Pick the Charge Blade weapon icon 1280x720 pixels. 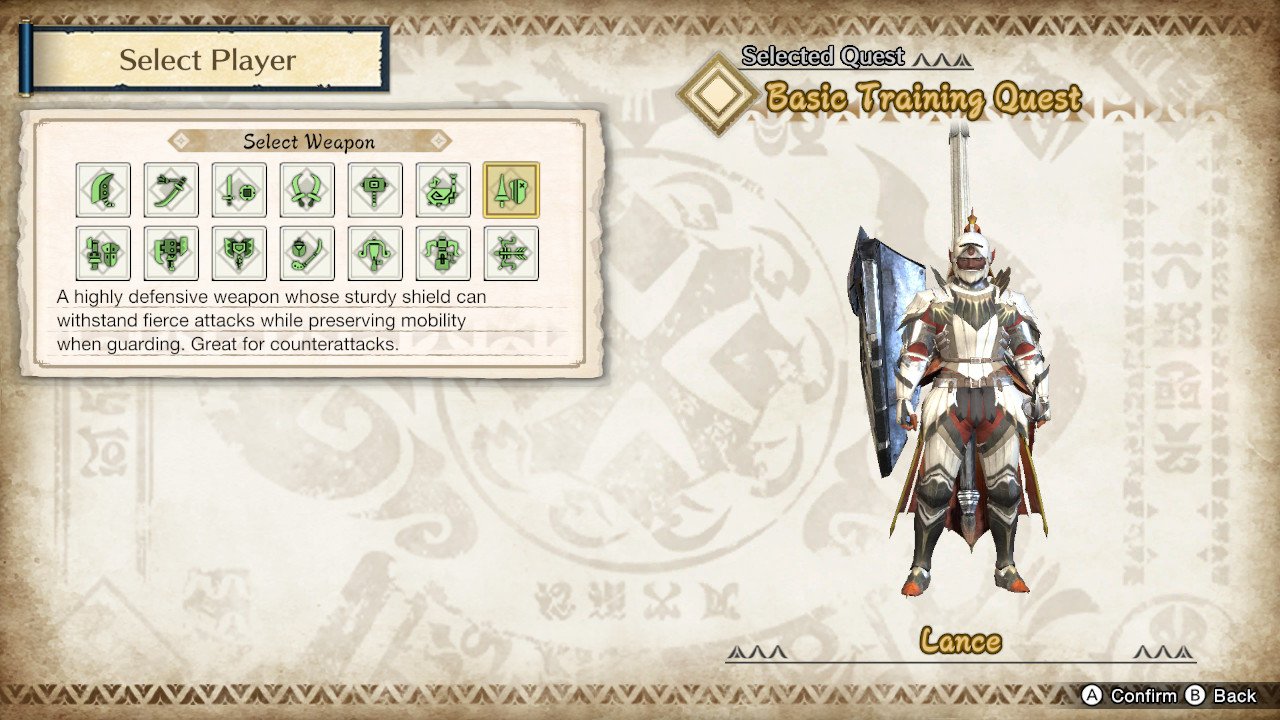[239, 253]
